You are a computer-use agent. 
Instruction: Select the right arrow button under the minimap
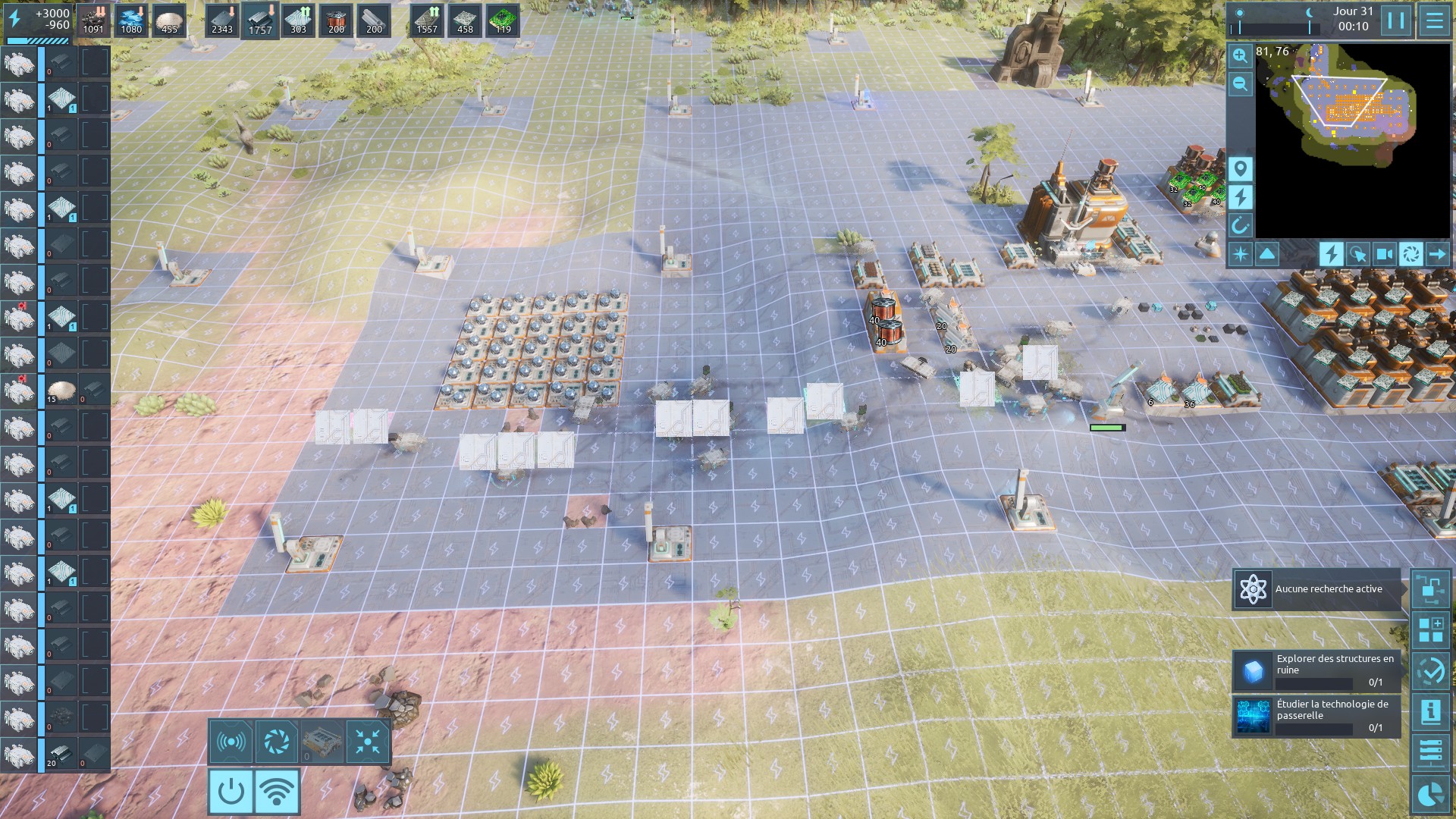pos(1437,254)
